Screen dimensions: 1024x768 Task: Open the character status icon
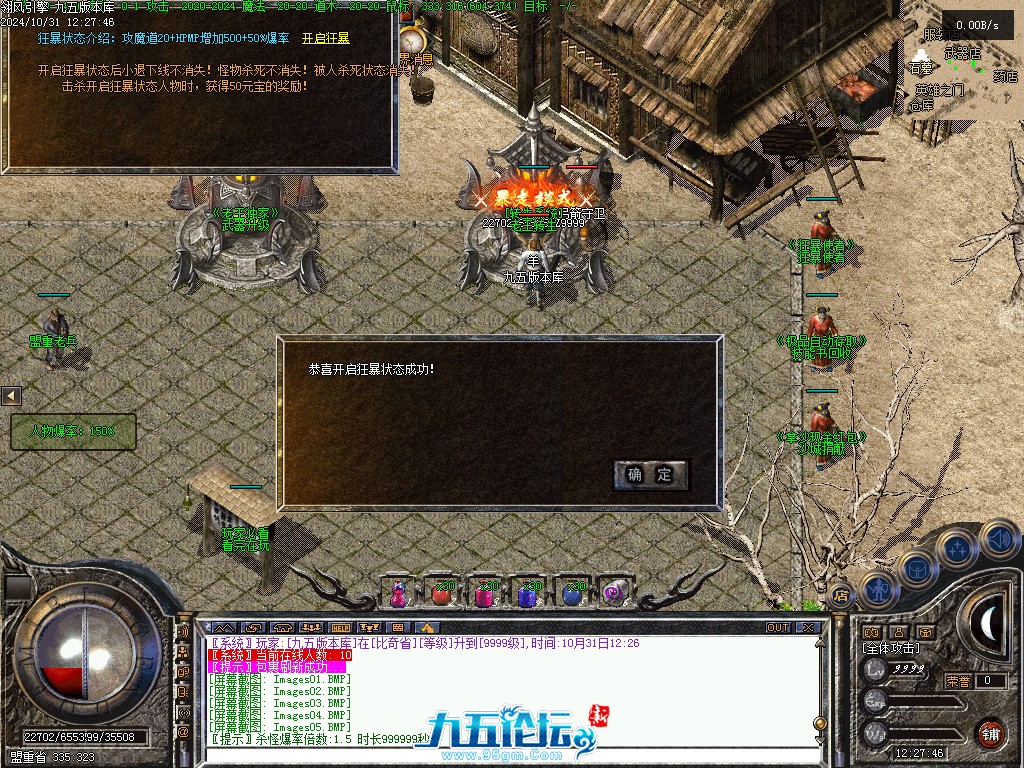pos(878,590)
